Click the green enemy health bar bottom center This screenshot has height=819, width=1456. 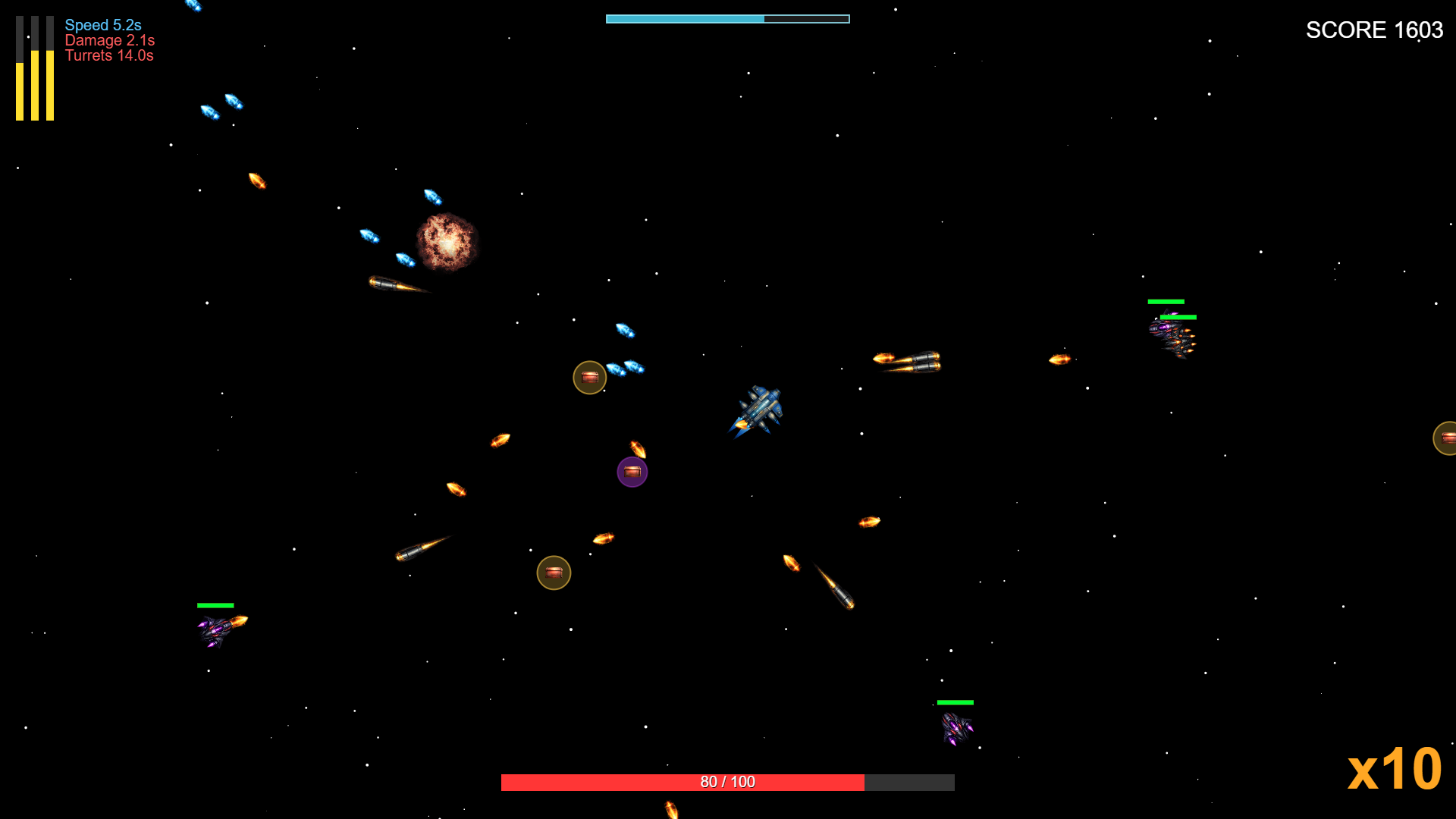click(956, 702)
